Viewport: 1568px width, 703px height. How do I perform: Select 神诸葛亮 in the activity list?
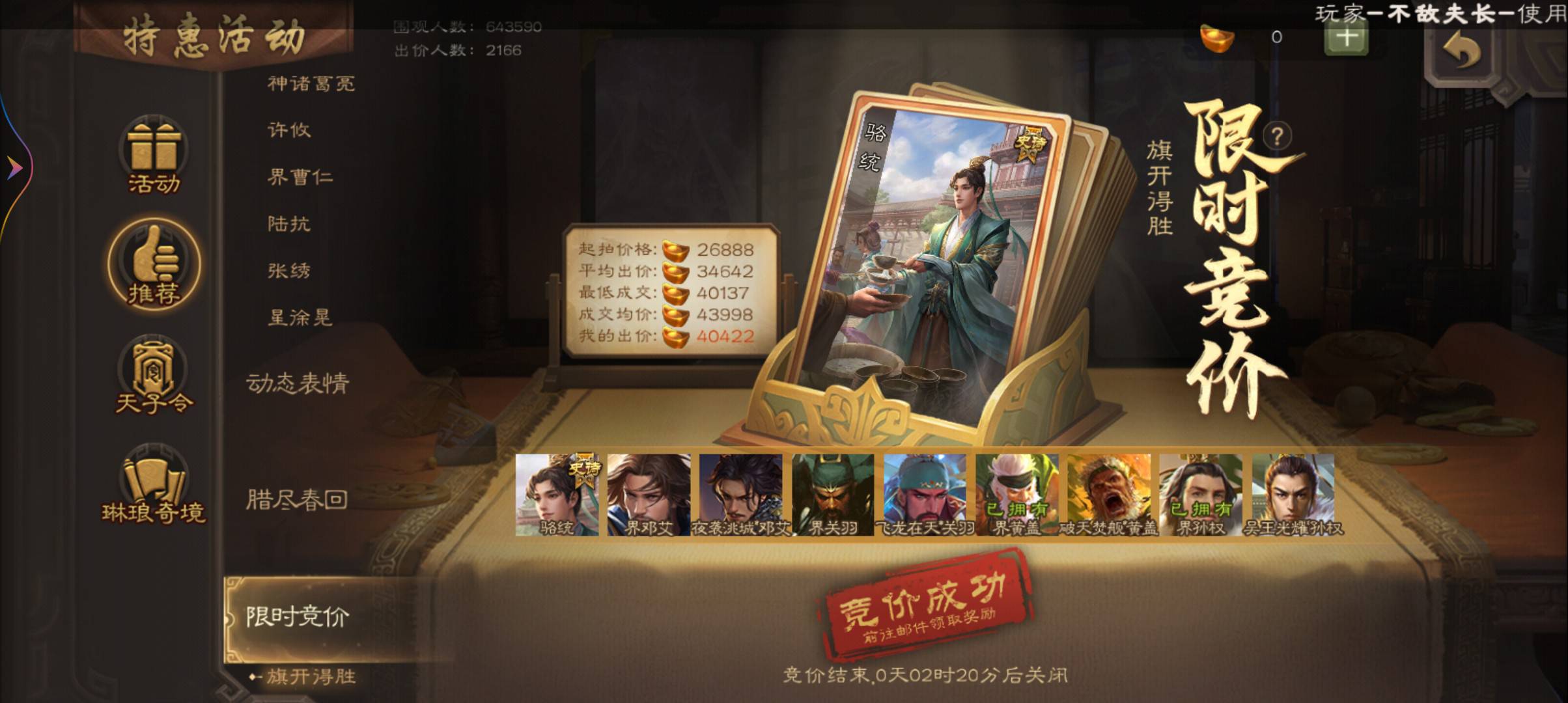311,83
